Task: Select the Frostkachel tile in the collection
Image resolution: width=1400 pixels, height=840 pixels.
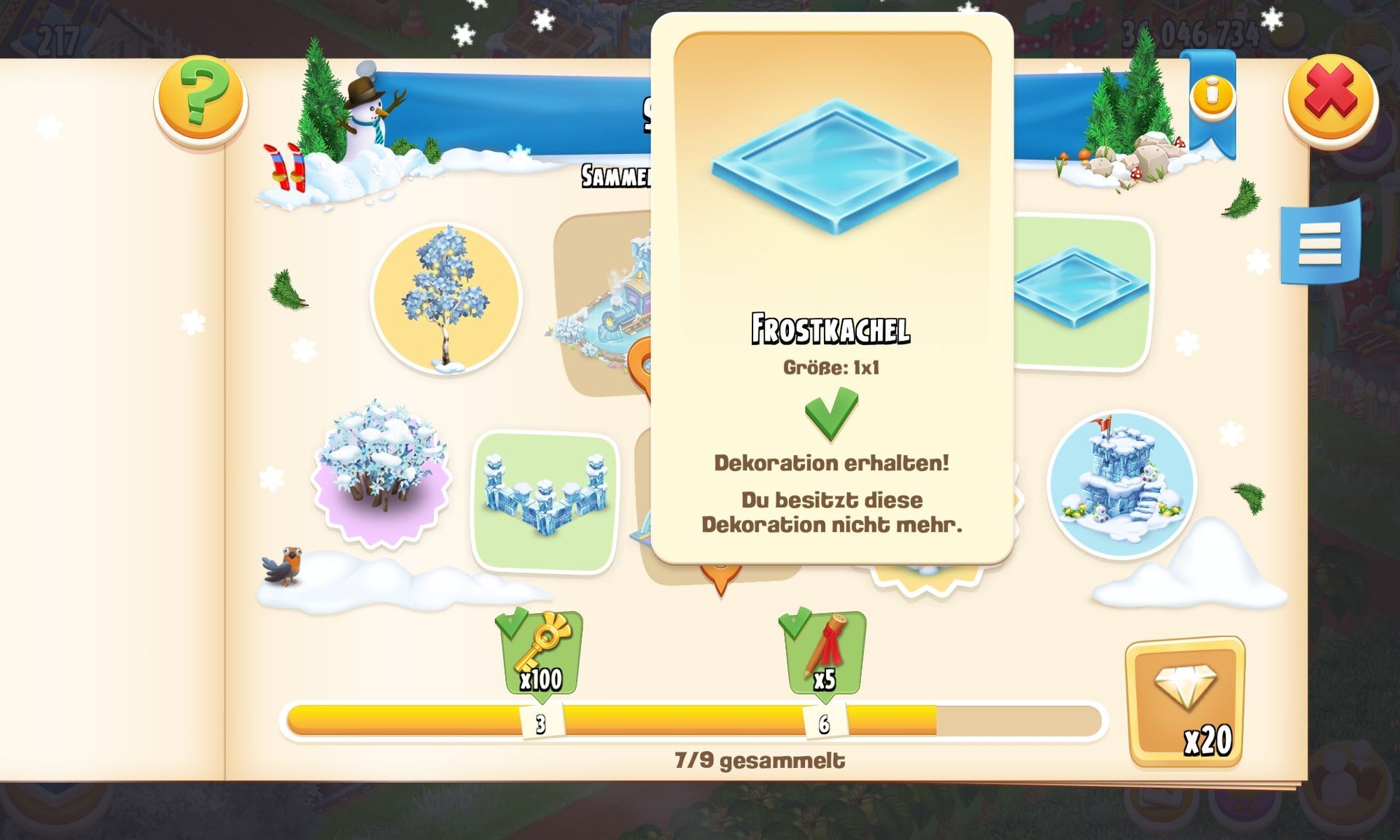Action: click(1081, 290)
